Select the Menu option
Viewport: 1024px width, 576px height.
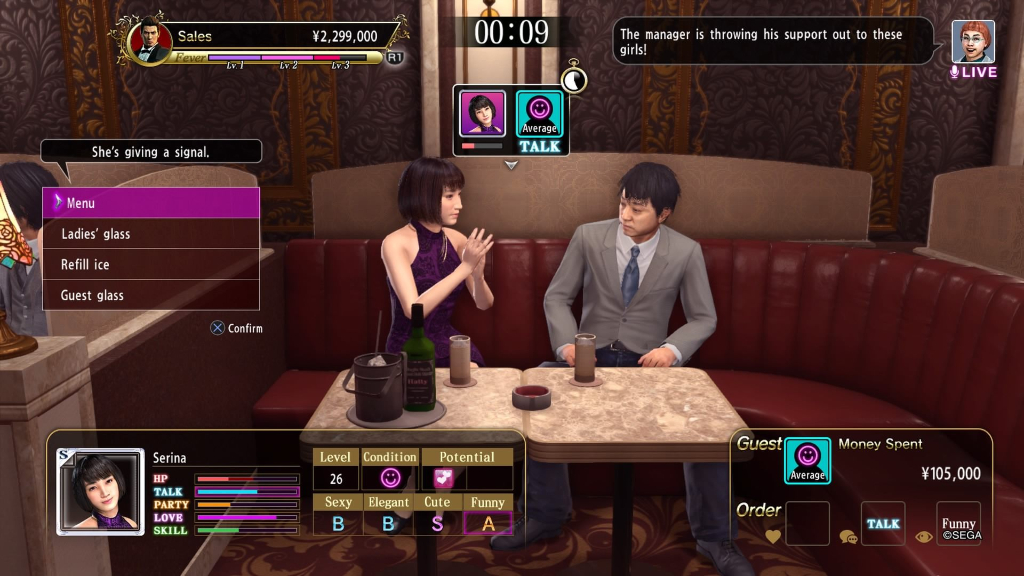pos(150,203)
